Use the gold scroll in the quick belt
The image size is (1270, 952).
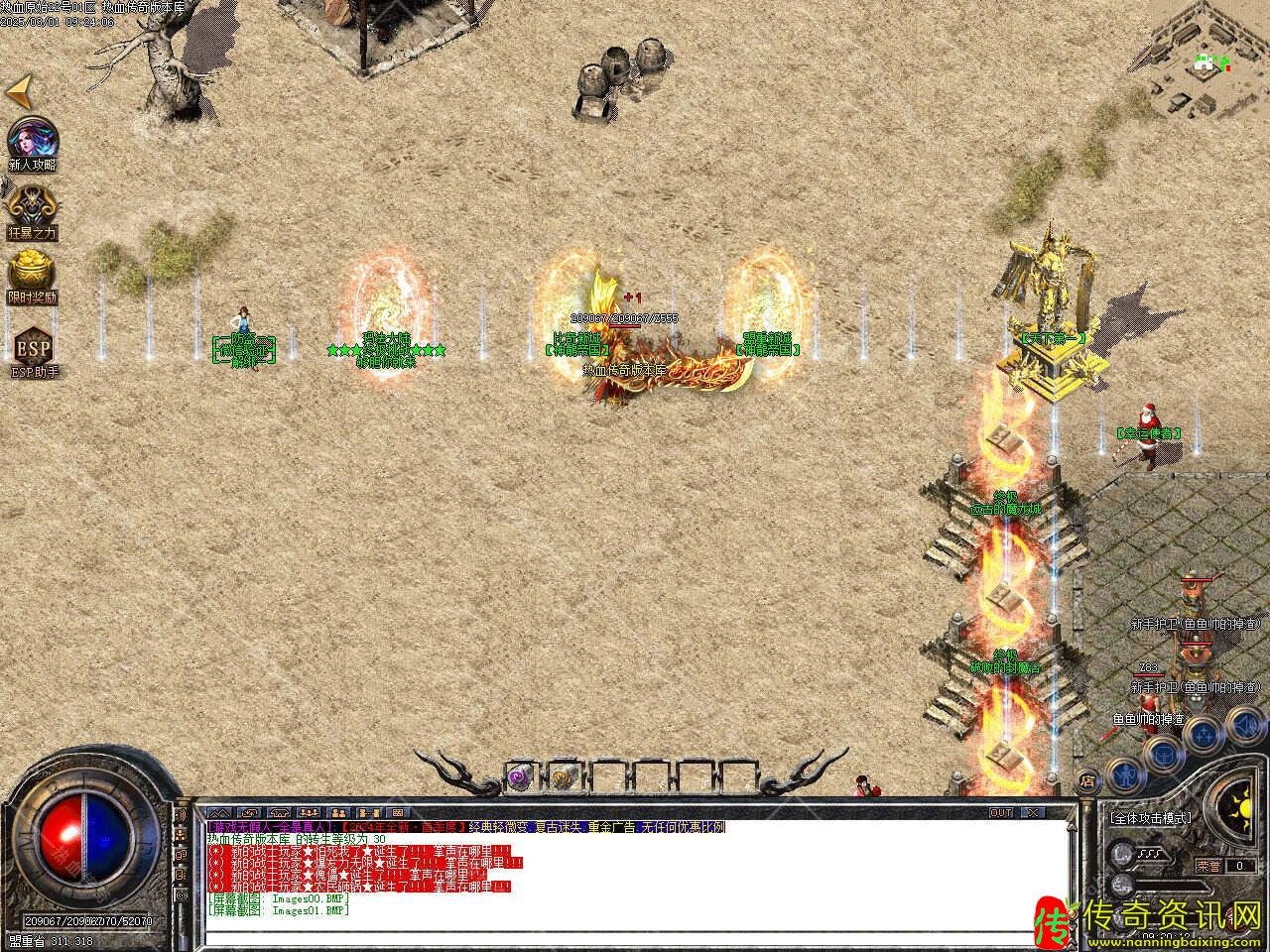pyautogui.click(x=563, y=778)
